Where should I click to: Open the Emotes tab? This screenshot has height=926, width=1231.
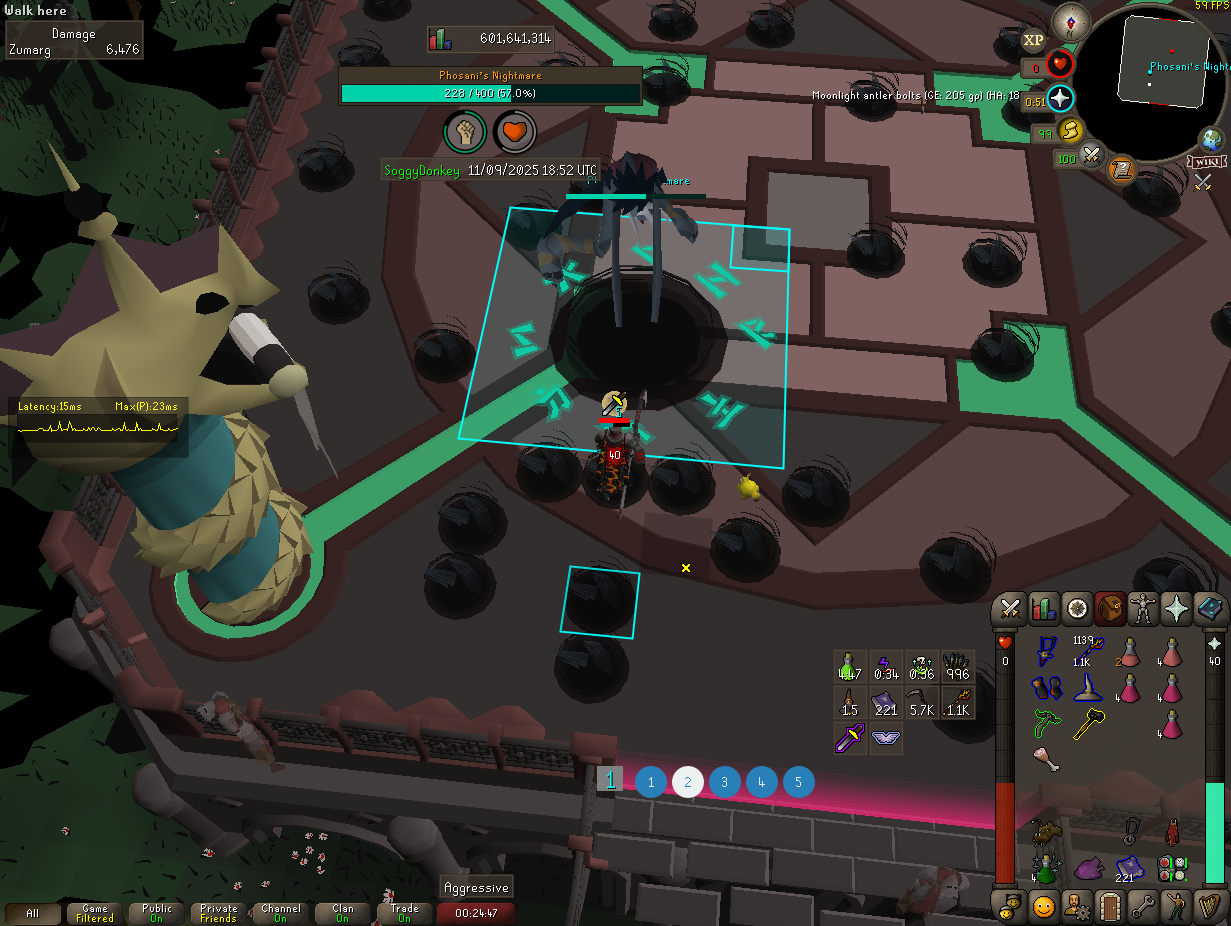[x=1177, y=906]
